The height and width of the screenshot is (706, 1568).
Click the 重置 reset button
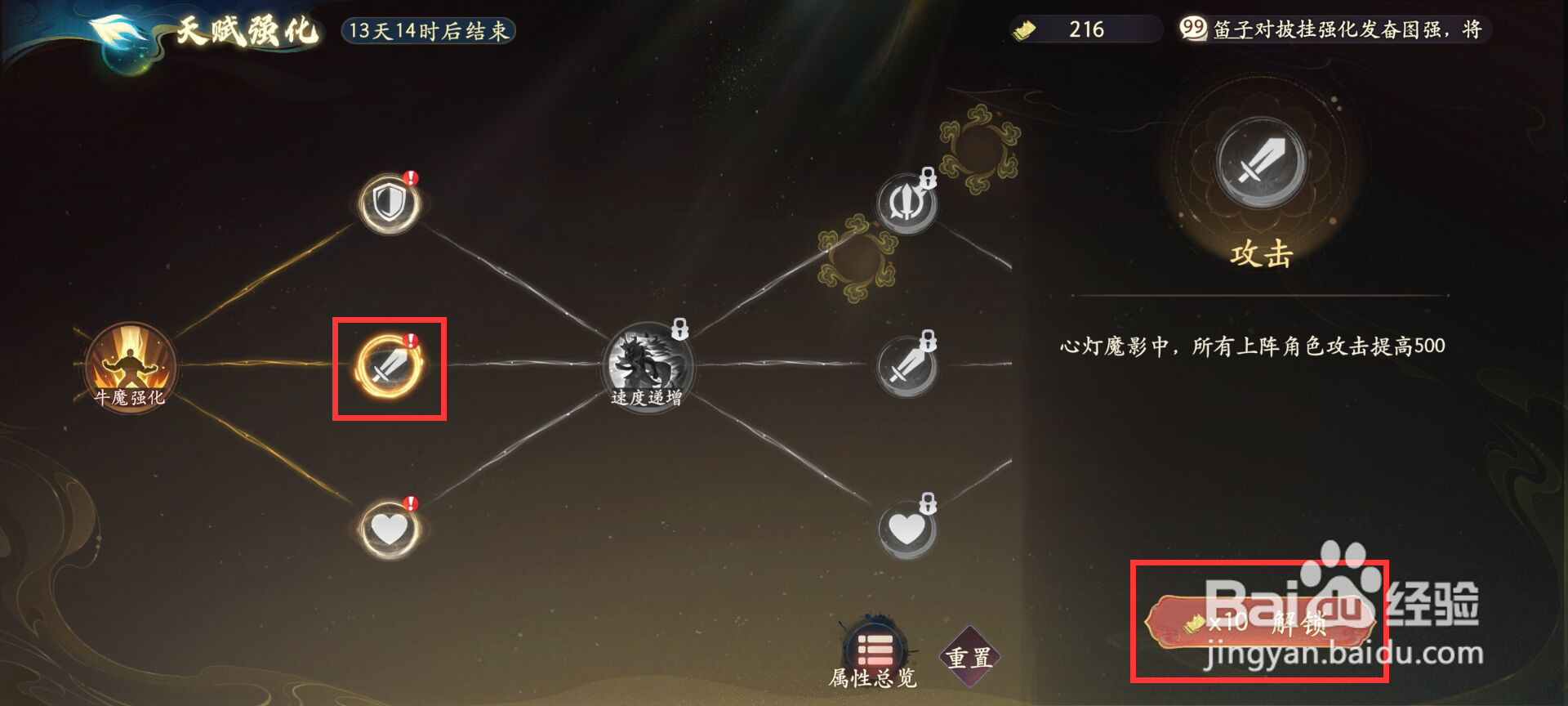pyautogui.click(x=972, y=655)
